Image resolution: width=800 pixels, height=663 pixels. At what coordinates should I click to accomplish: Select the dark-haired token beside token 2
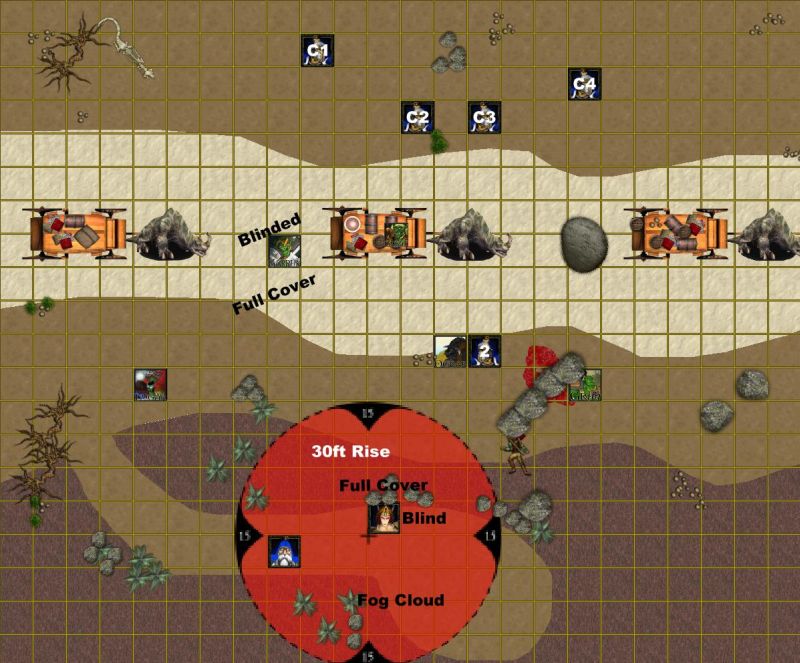pyautogui.click(x=450, y=351)
